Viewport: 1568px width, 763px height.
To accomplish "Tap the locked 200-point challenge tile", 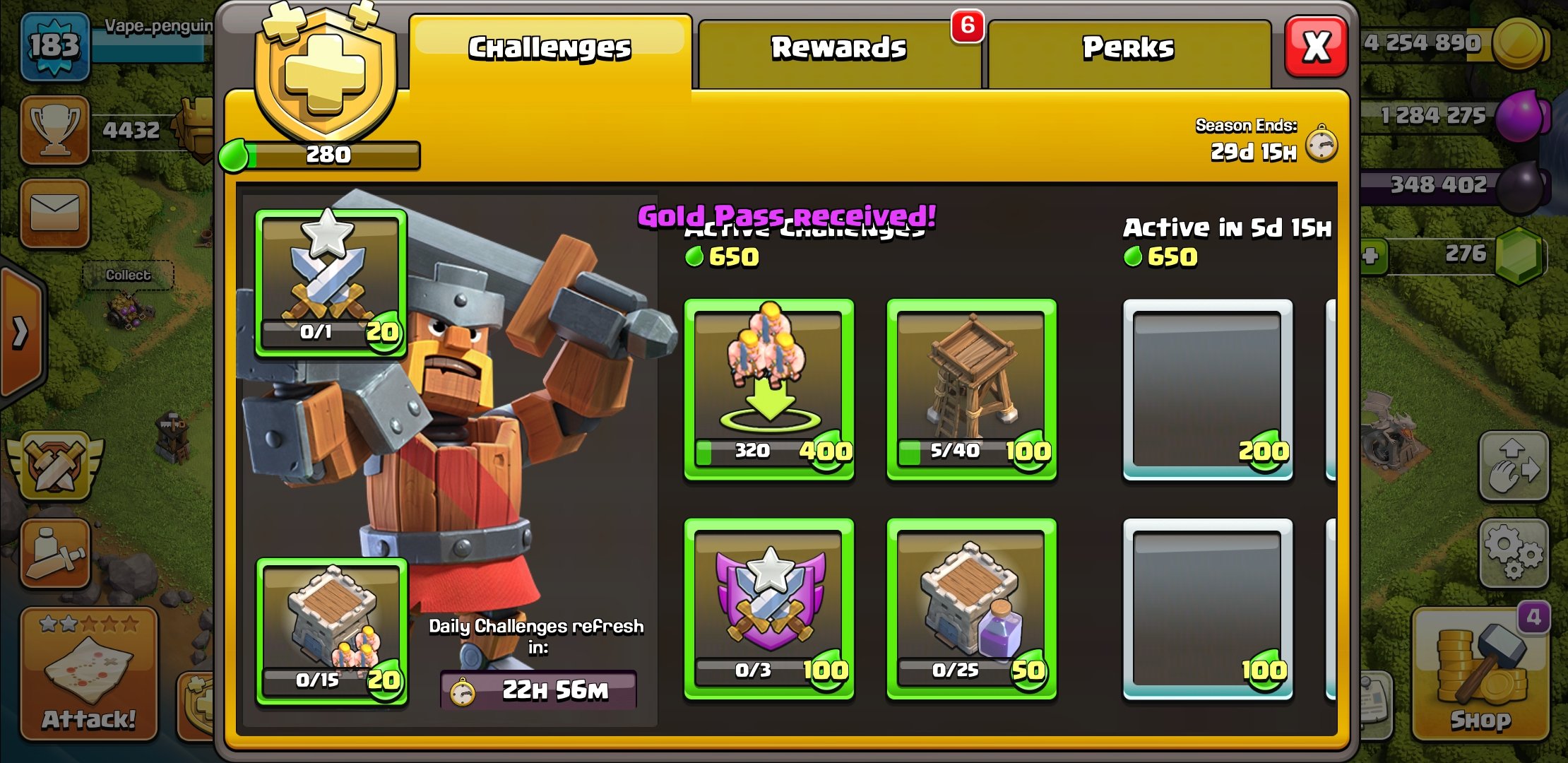I will 1208,389.
